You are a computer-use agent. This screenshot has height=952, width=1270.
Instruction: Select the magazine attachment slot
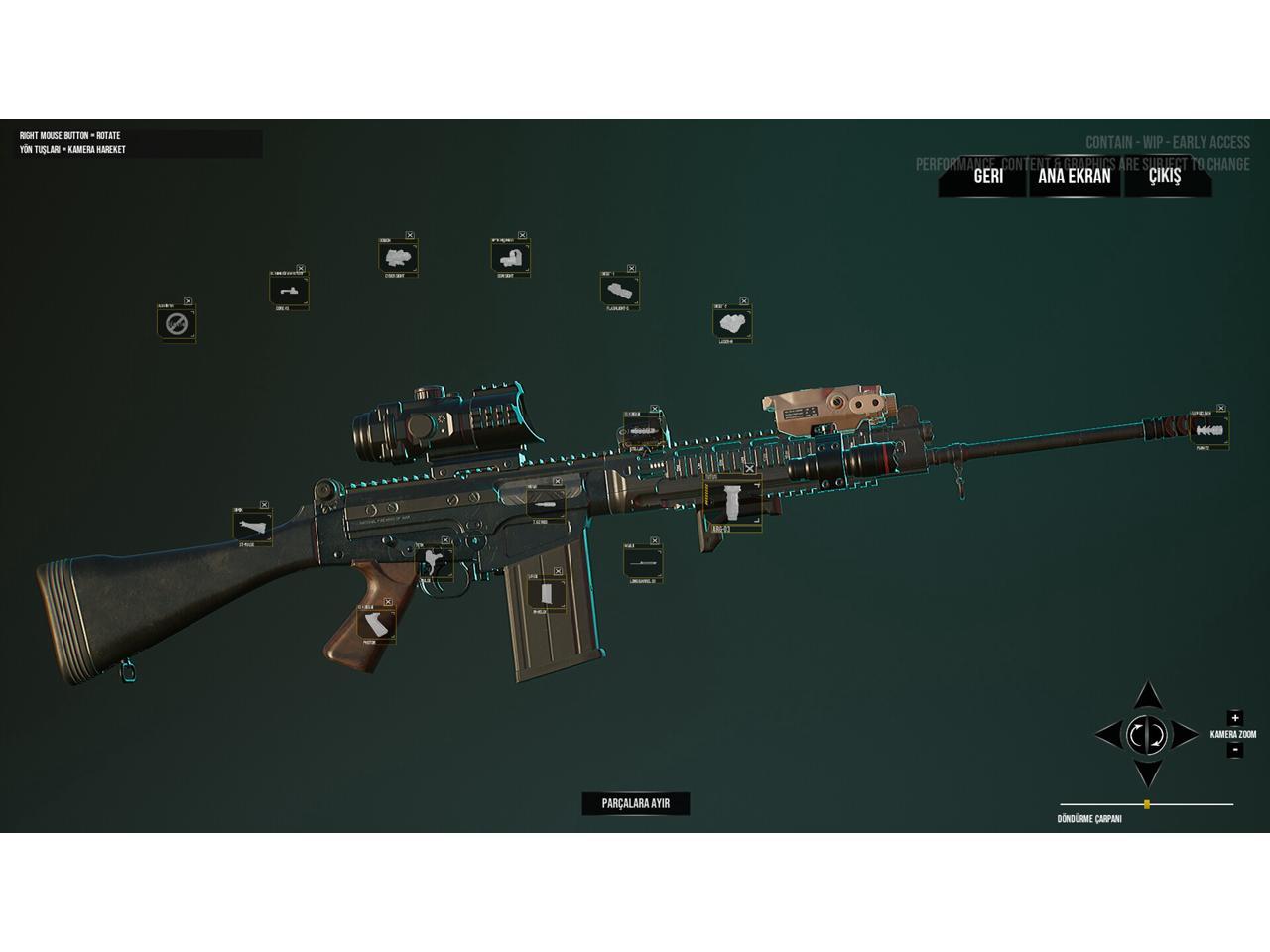click(x=545, y=594)
